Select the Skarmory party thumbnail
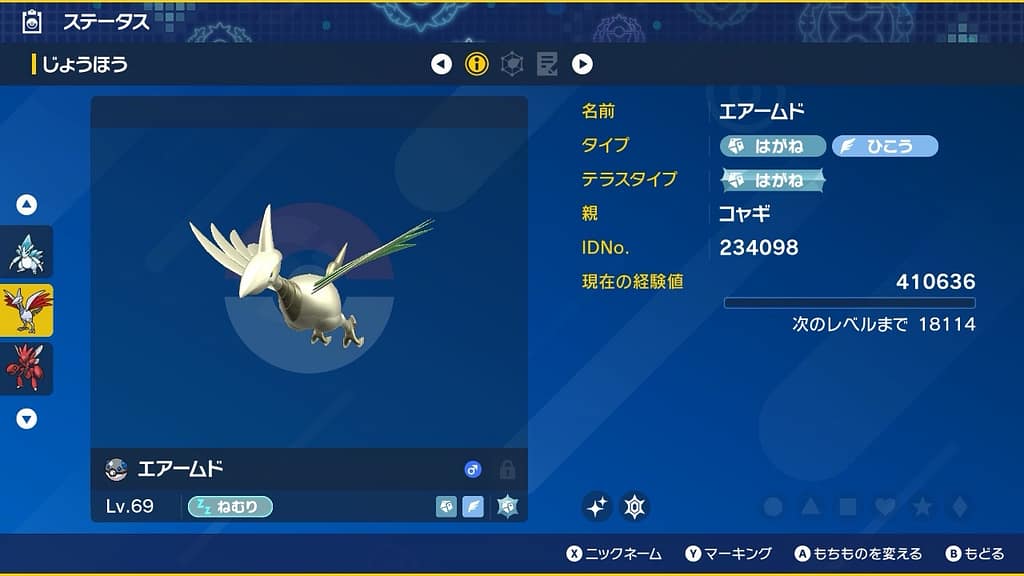The height and width of the screenshot is (576, 1024). (26, 310)
